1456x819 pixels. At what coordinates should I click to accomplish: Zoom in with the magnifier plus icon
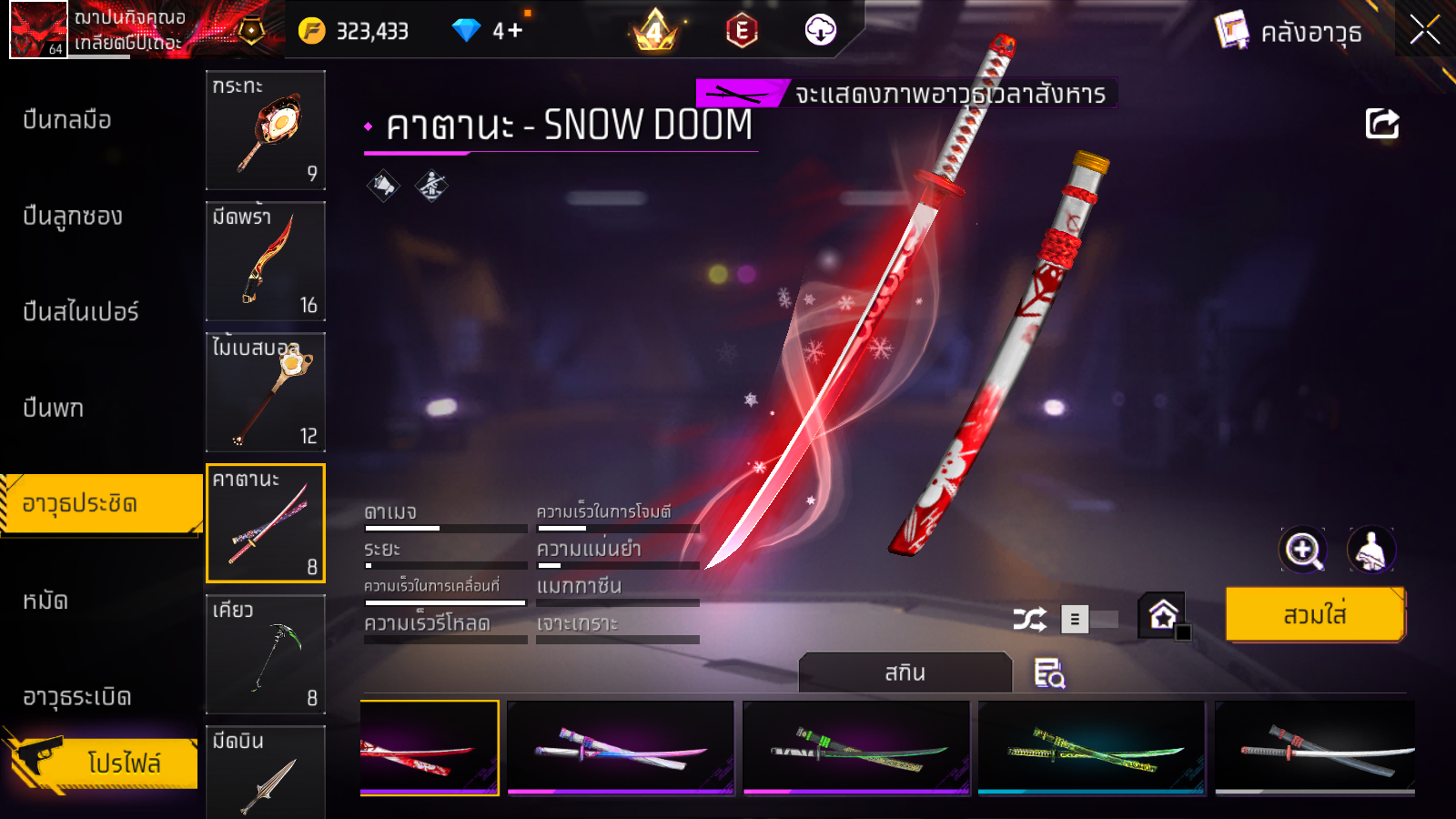[1302, 550]
